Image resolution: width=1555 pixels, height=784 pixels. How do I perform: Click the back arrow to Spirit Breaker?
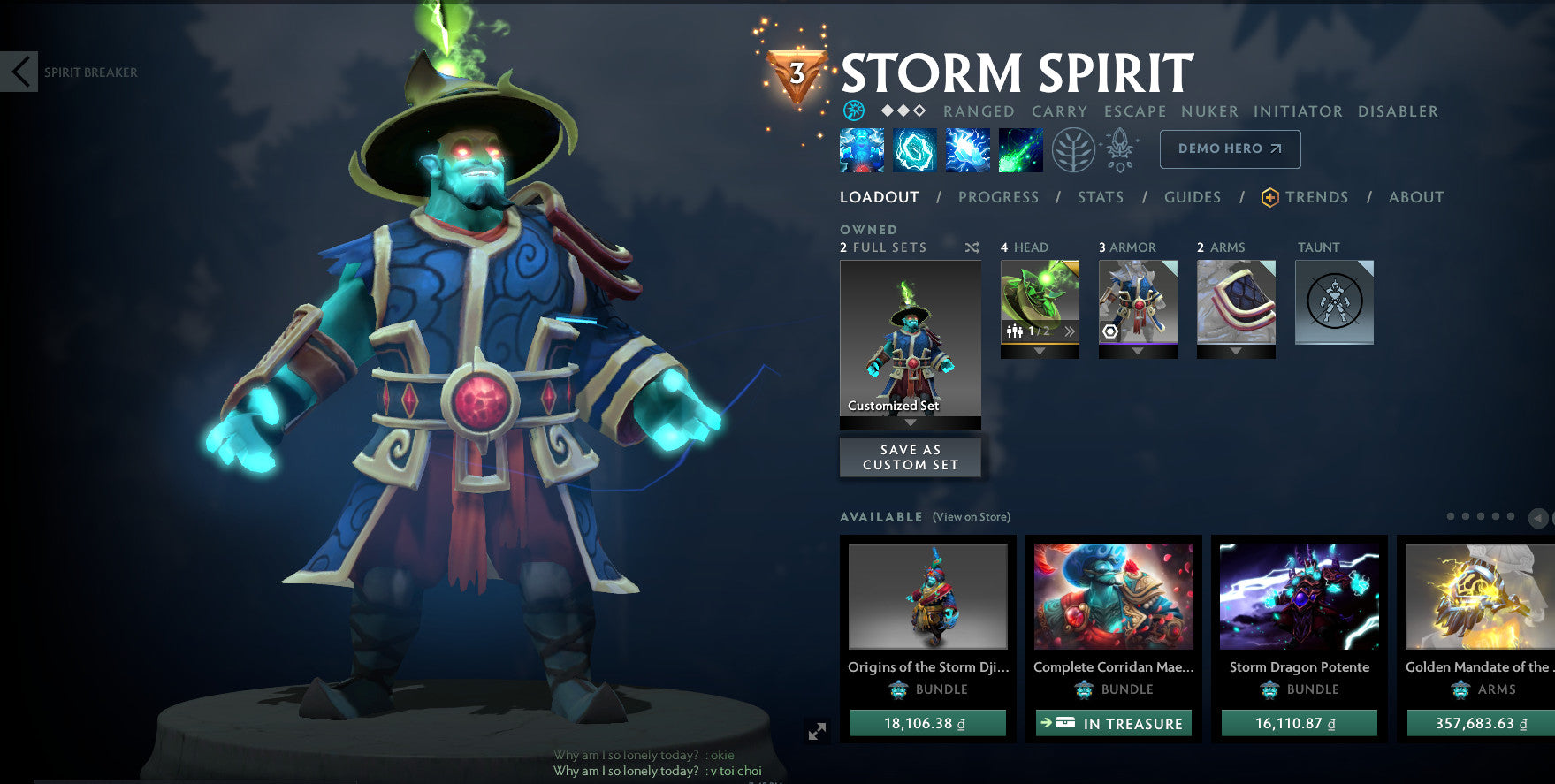[x=19, y=72]
